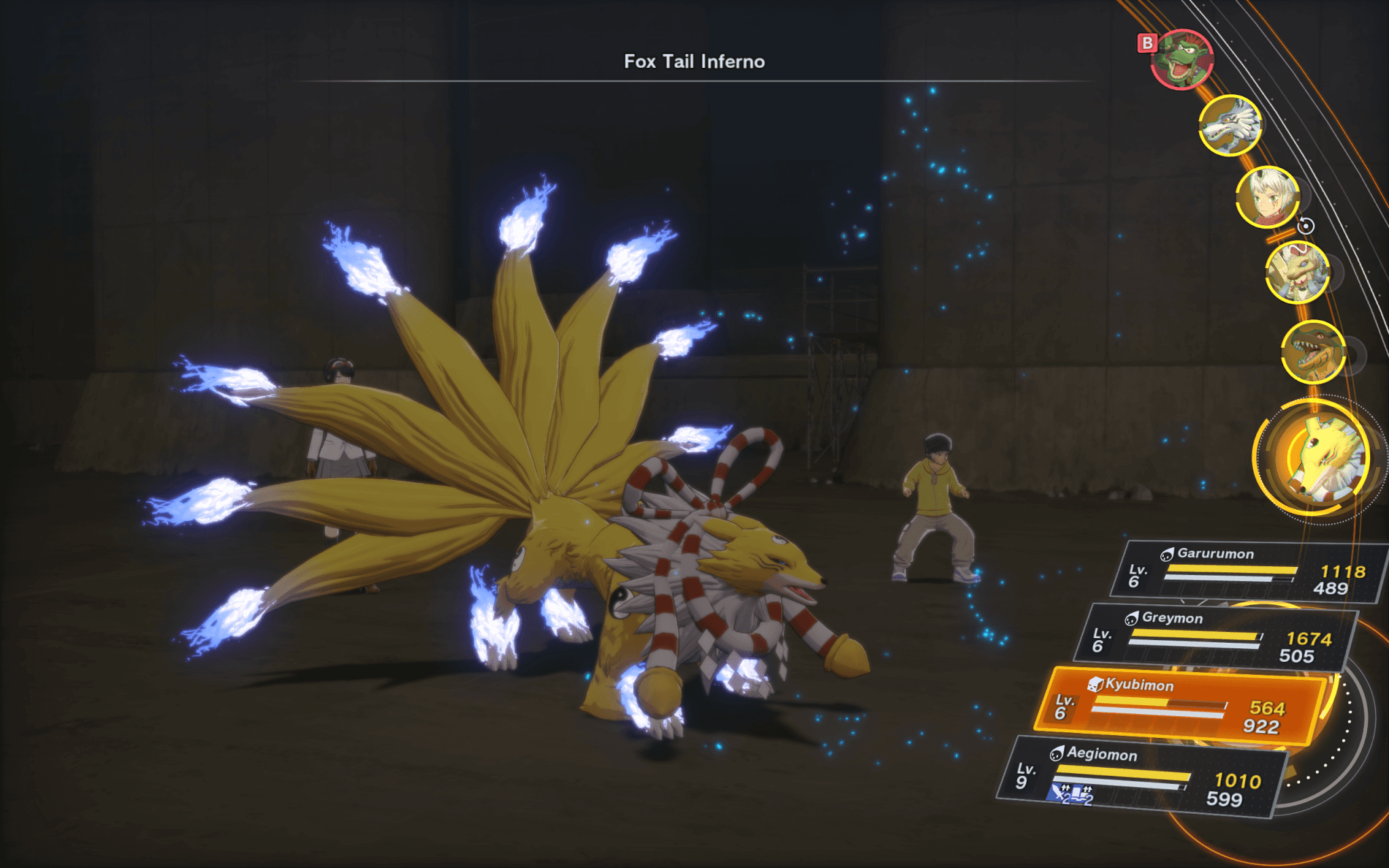Select the green ogre enemy turn portrait
The width and height of the screenshot is (1389, 868).
(x=1183, y=60)
